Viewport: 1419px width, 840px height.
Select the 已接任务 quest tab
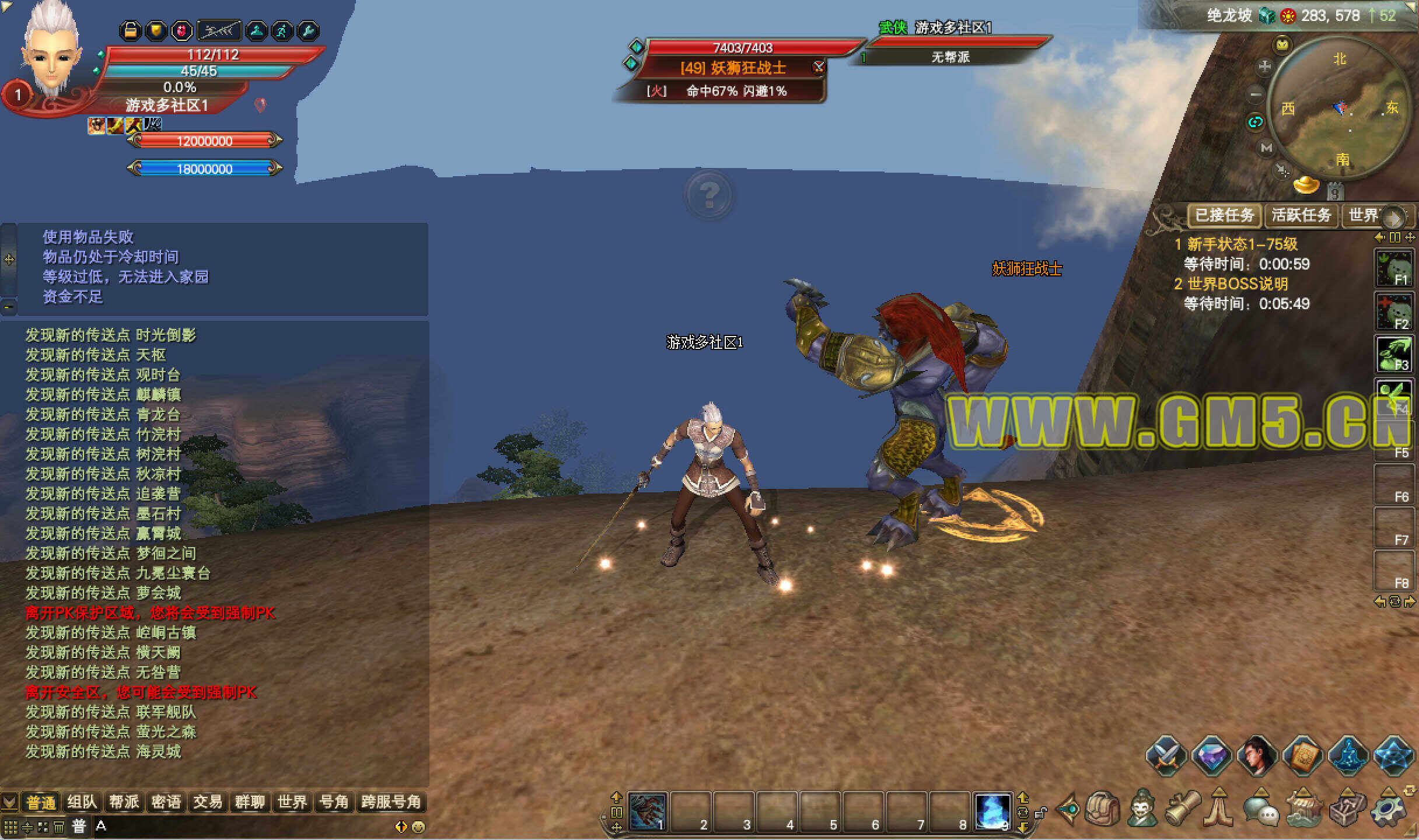coord(1224,215)
